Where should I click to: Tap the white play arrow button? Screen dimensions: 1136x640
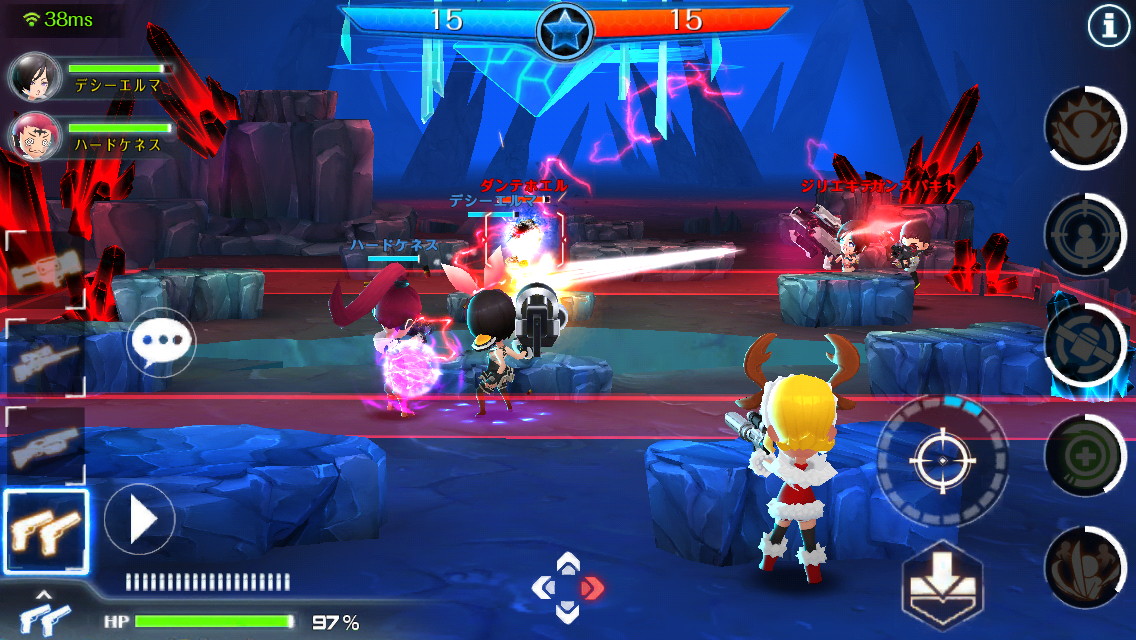click(x=140, y=519)
